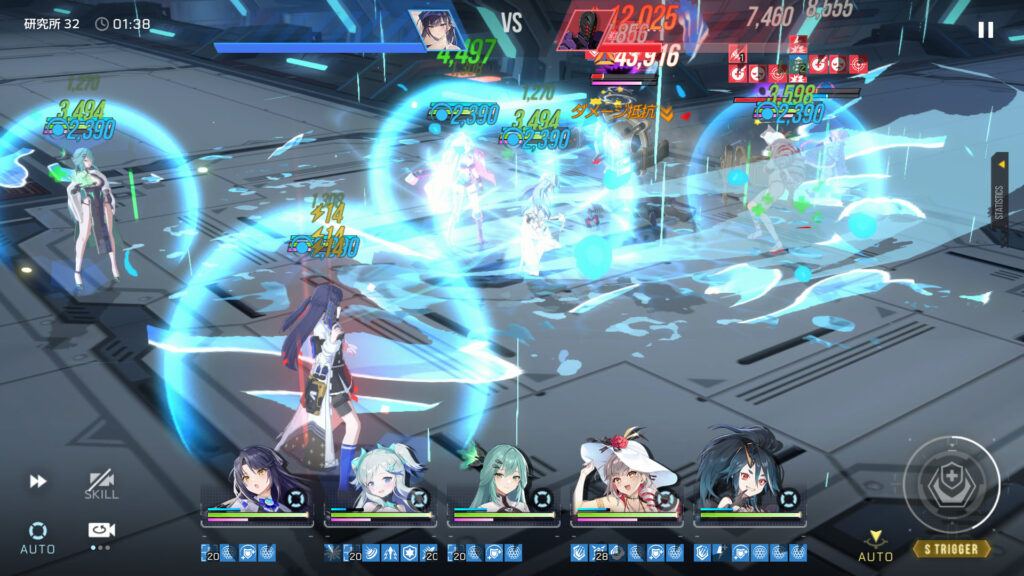The image size is (1024, 576).
Task: Activate the S Trigger shield ability
Action: (x=951, y=484)
